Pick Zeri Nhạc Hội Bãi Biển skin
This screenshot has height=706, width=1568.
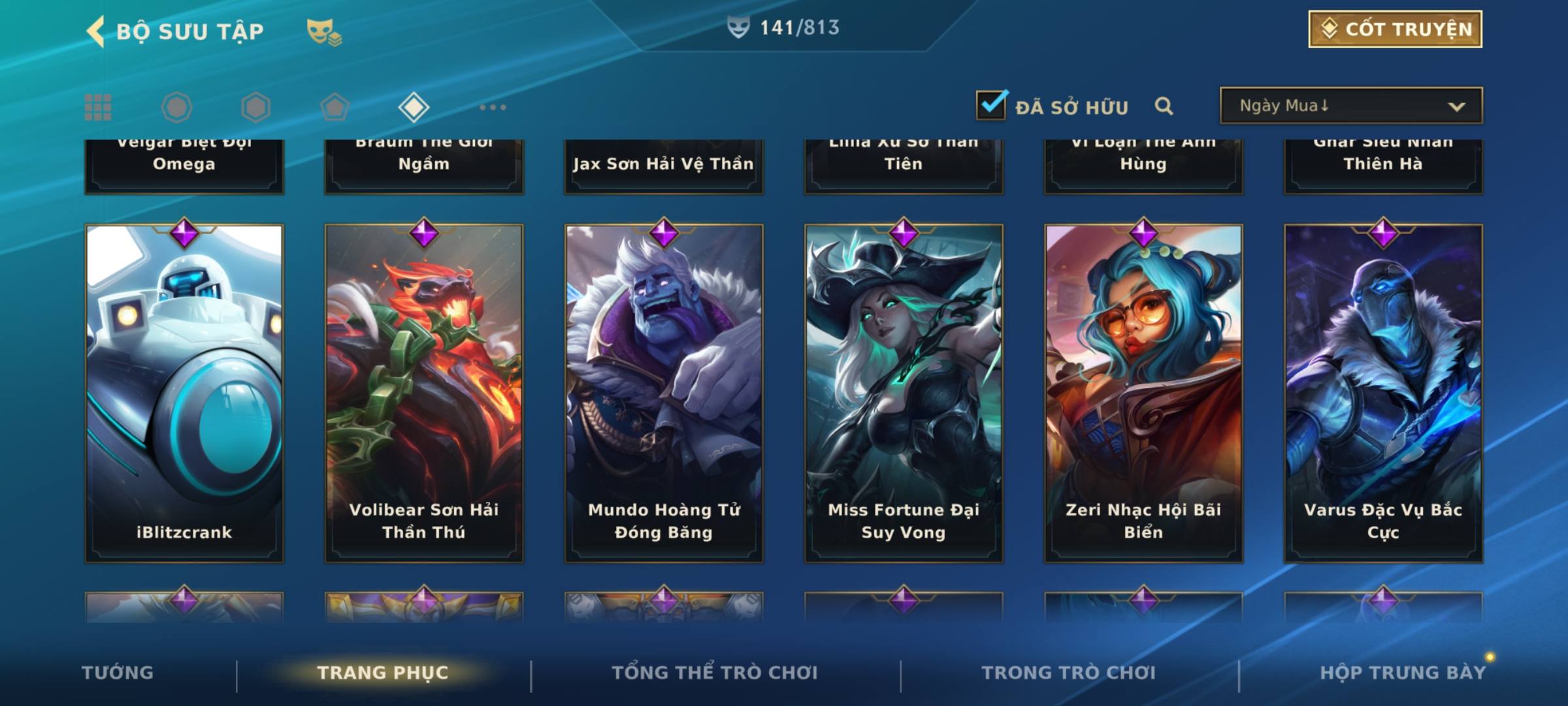click(1143, 392)
